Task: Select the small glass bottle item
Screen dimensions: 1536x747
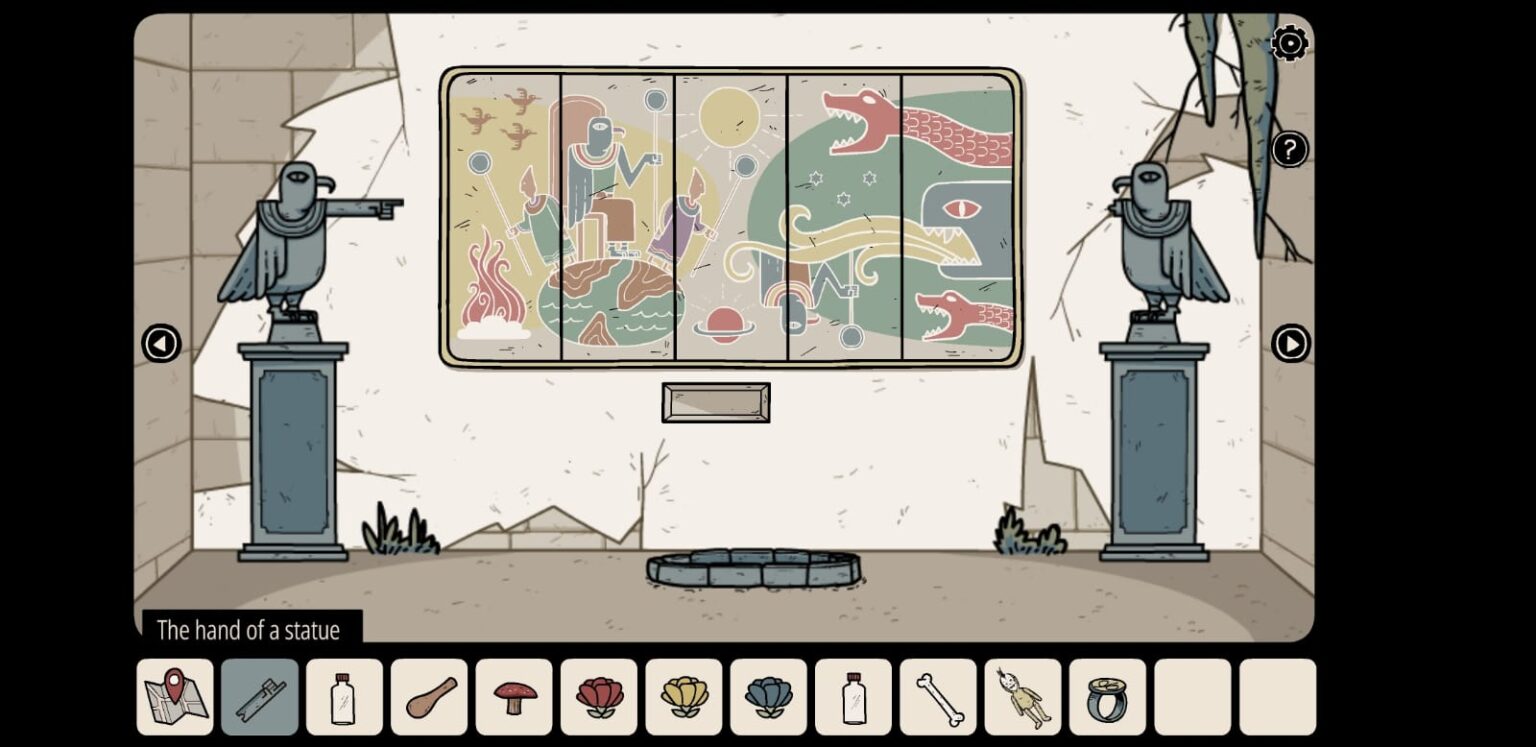Action: click(x=343, y=696)
